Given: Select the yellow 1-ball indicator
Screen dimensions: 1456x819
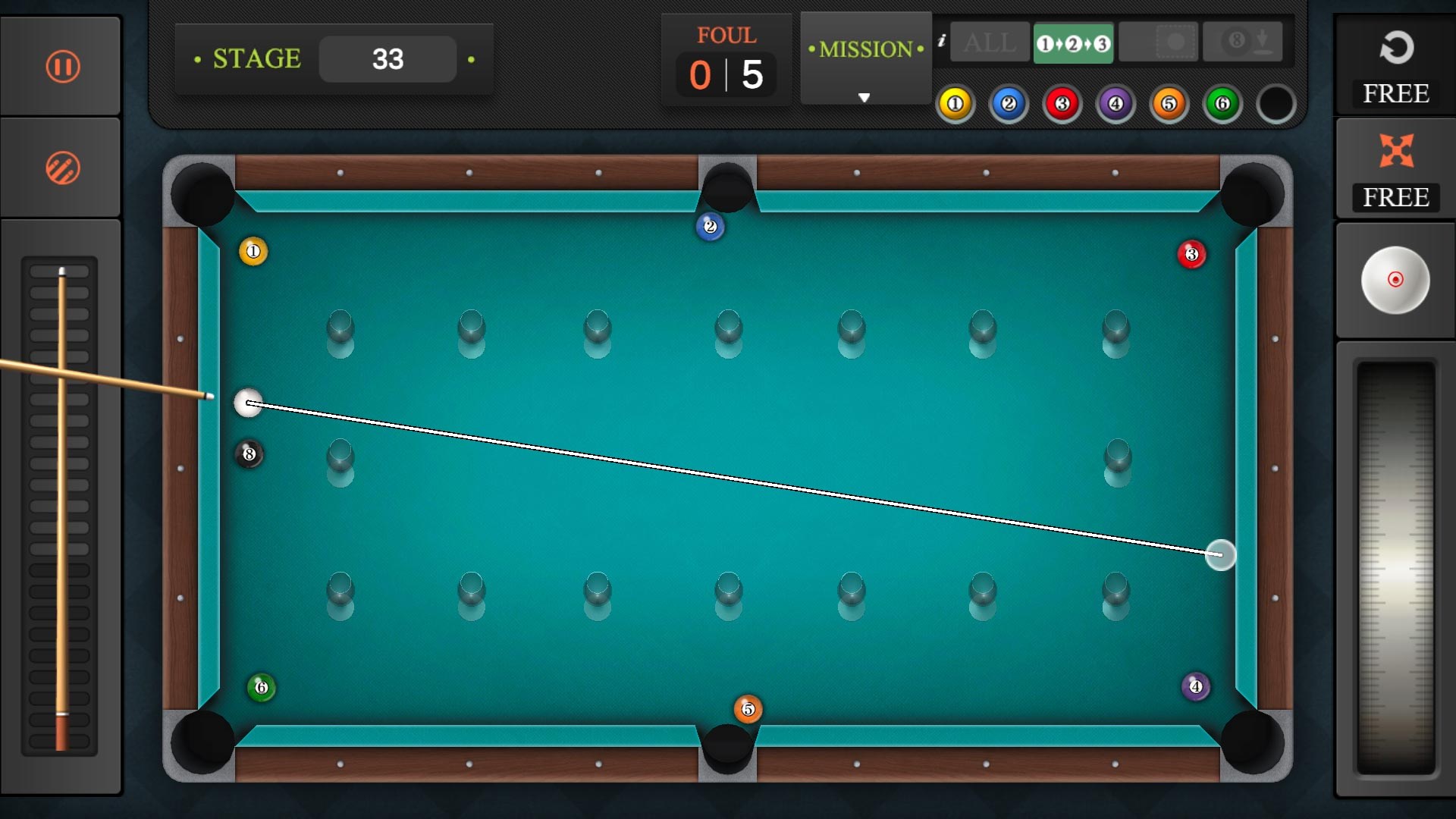Looking at the screenshot, I should point(955,103).
